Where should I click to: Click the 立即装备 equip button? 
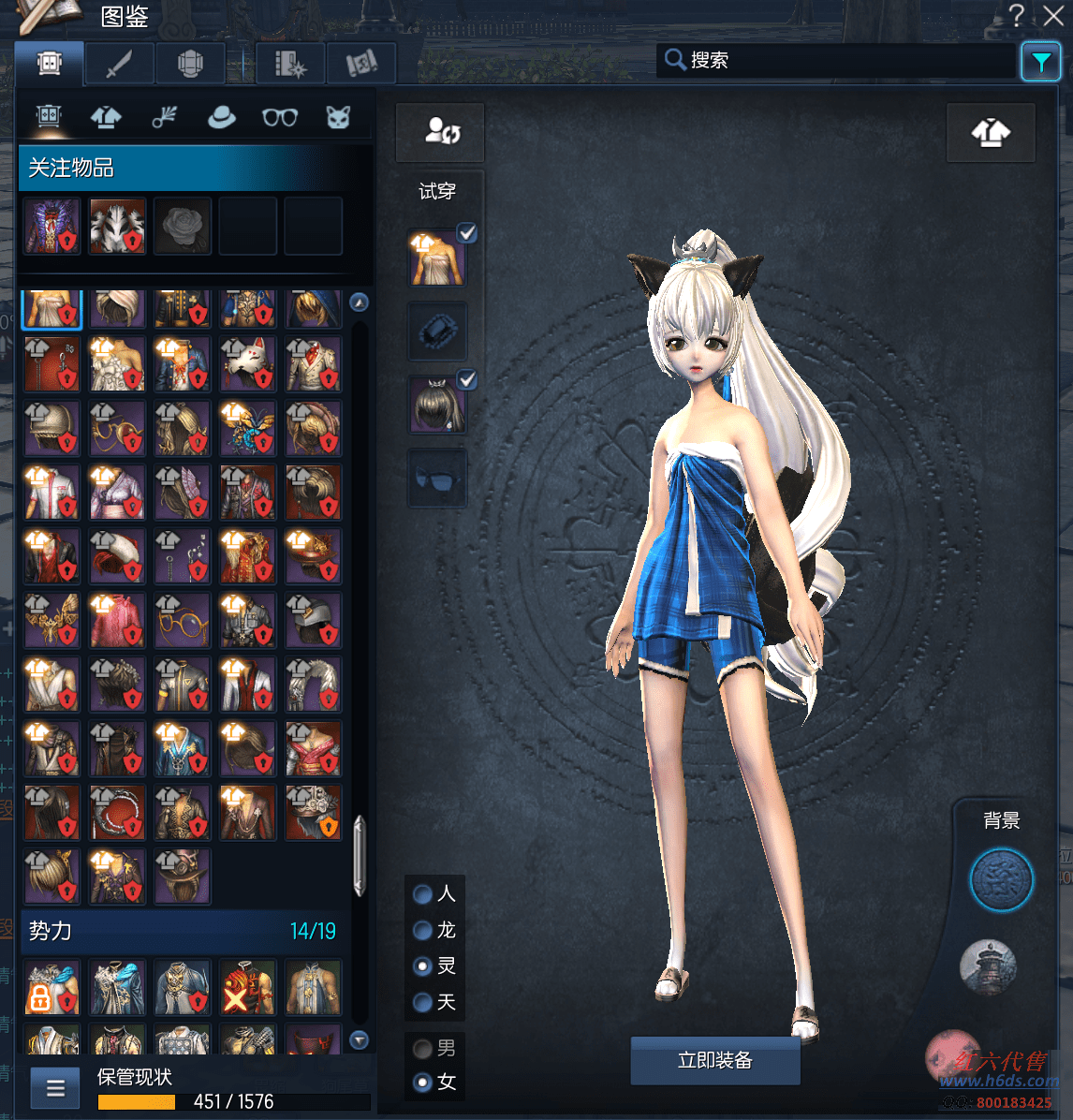[x=715, y=1060]
